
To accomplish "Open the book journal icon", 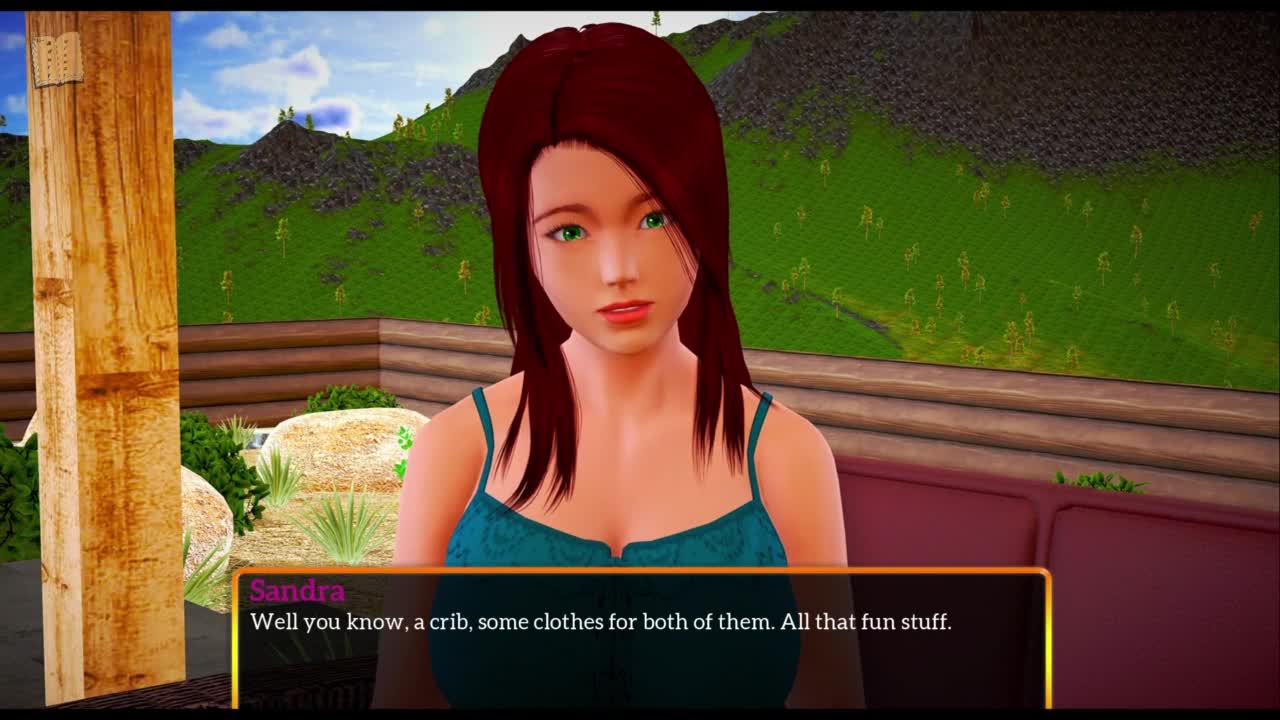I will tap(57, 61).
